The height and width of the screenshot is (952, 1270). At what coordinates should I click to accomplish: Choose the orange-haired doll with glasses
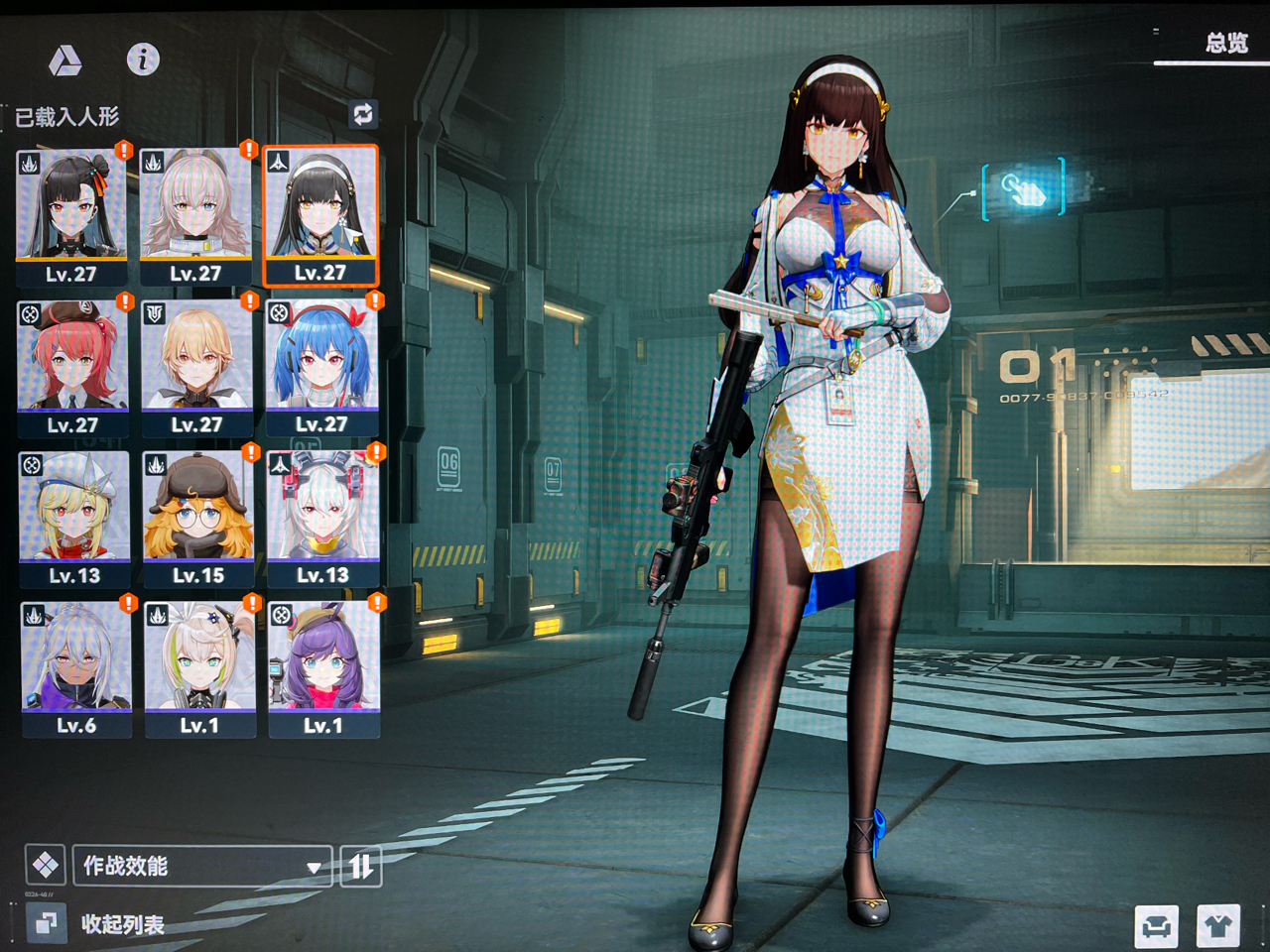click(198, 518)
